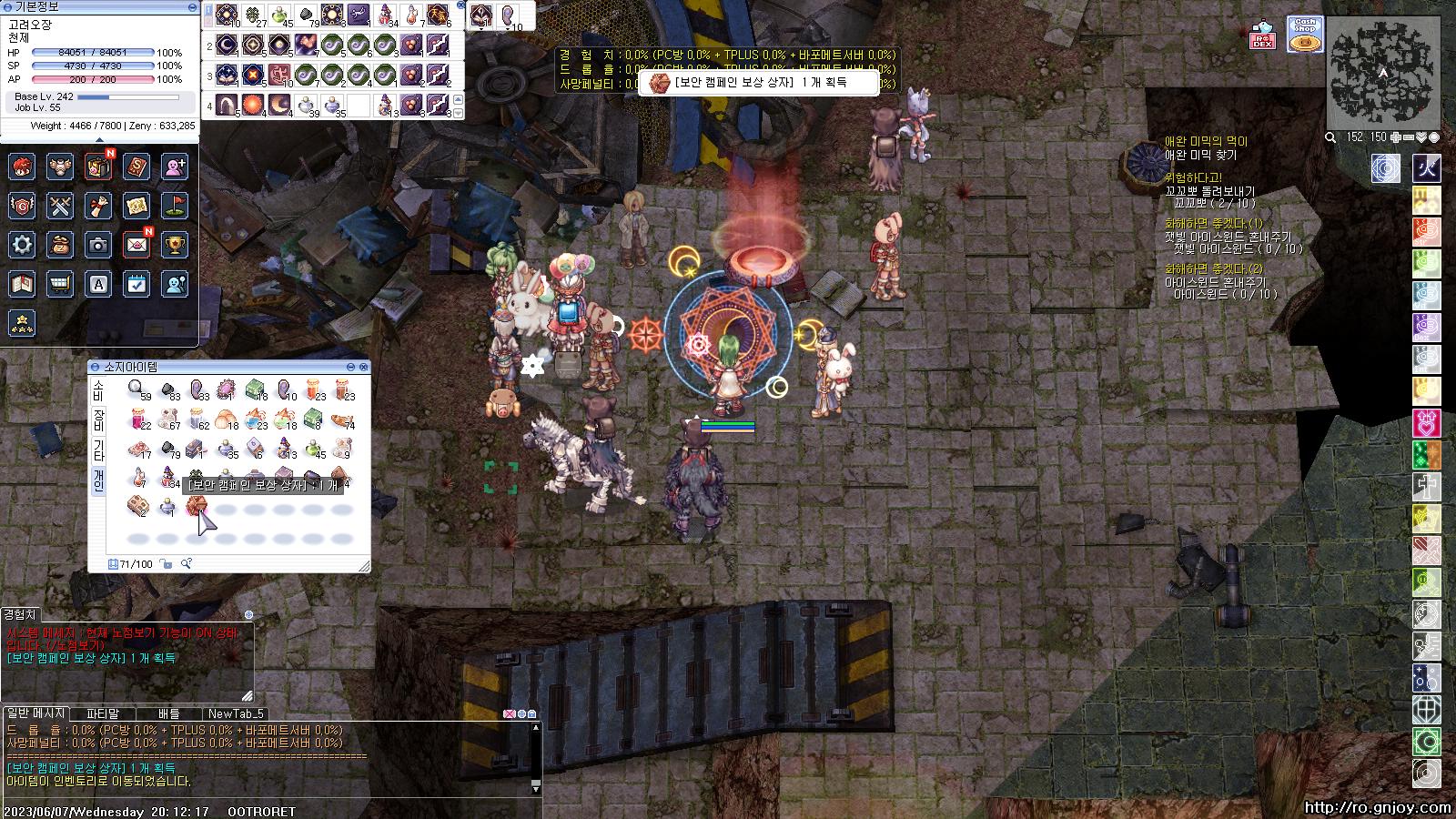
Task: Zoom in the minimap with plus button
Action: tap(1395, 137)
